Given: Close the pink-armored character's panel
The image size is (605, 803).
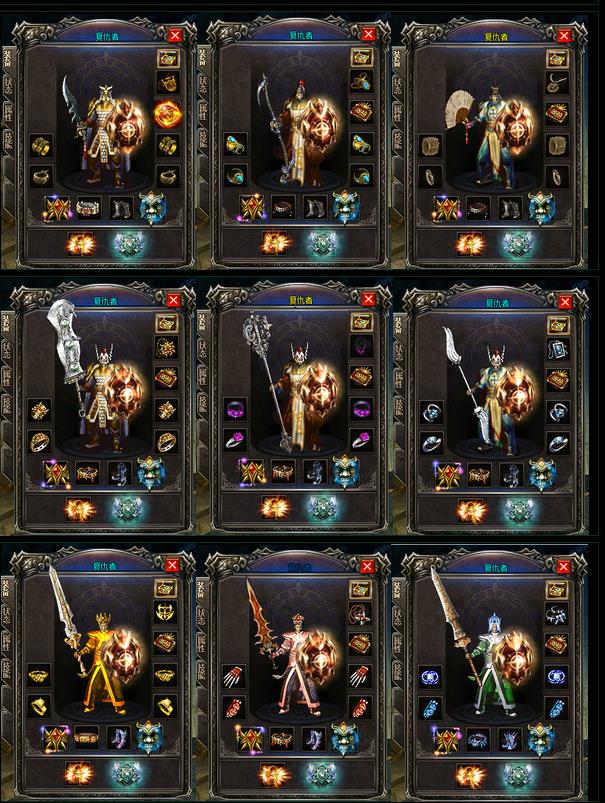Looking at the screenshot, I should pos(371,566).
